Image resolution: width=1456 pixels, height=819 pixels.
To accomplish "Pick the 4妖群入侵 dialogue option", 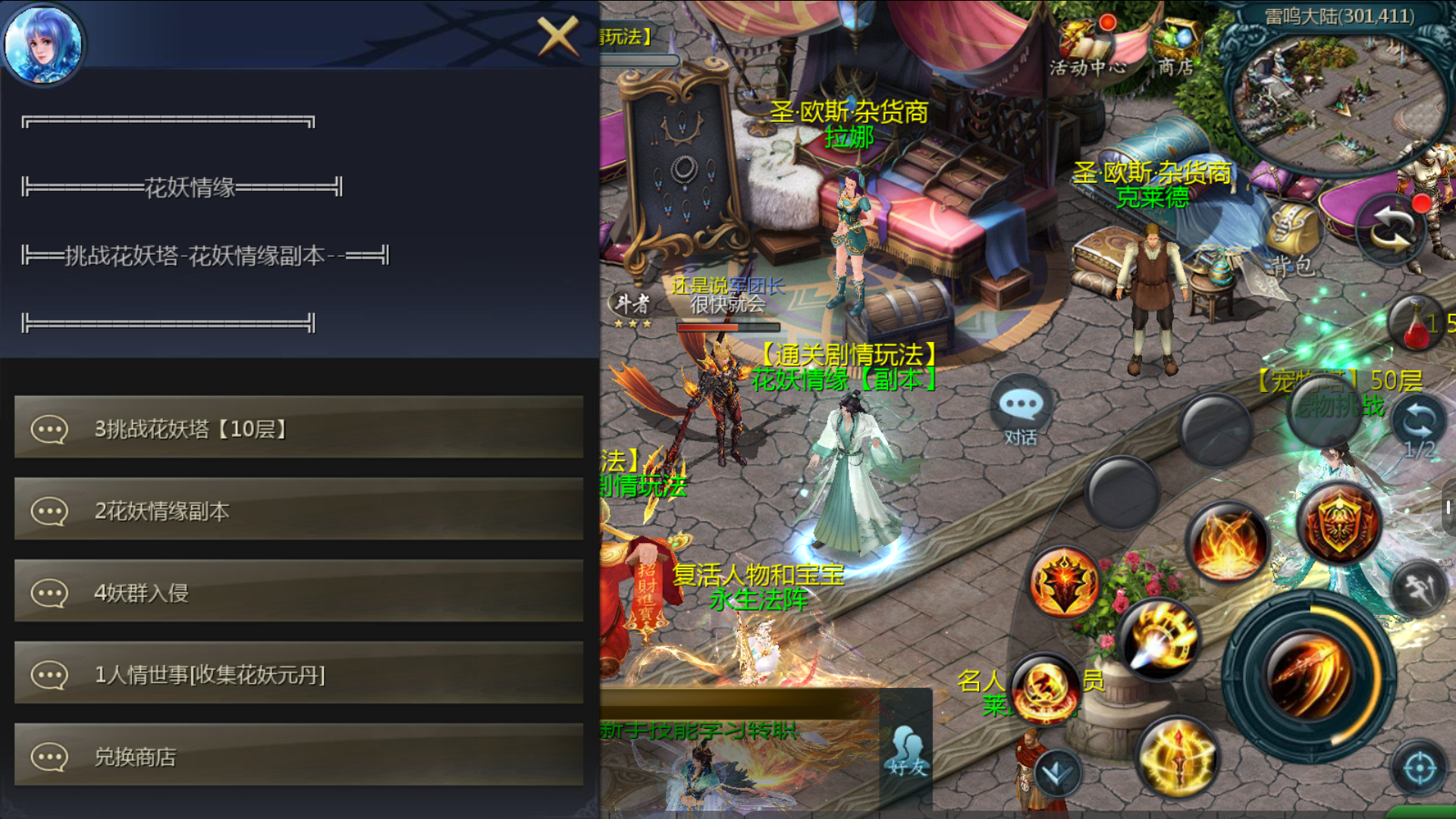I will pyautogui.click(x=299, y=592).
